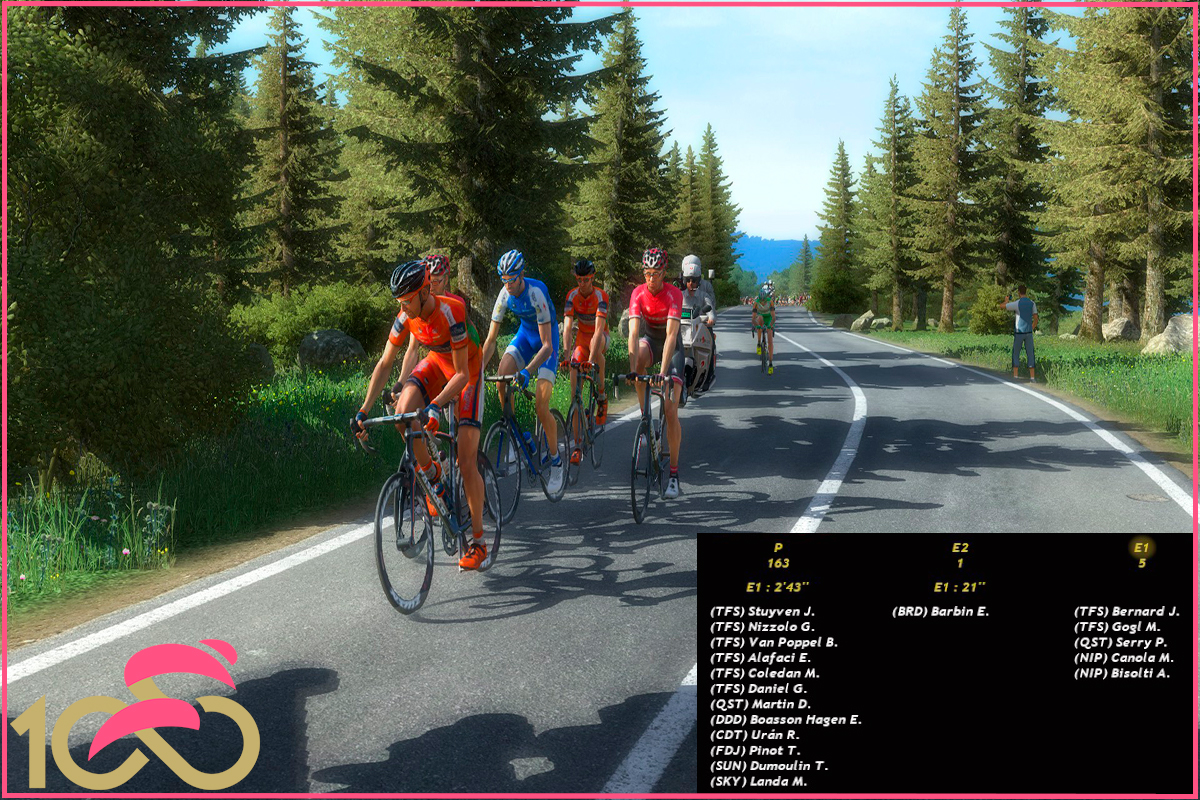Pick Serry P. of QST
The width and height of the screenshot is (1200, 800).
click(1120, 642)
